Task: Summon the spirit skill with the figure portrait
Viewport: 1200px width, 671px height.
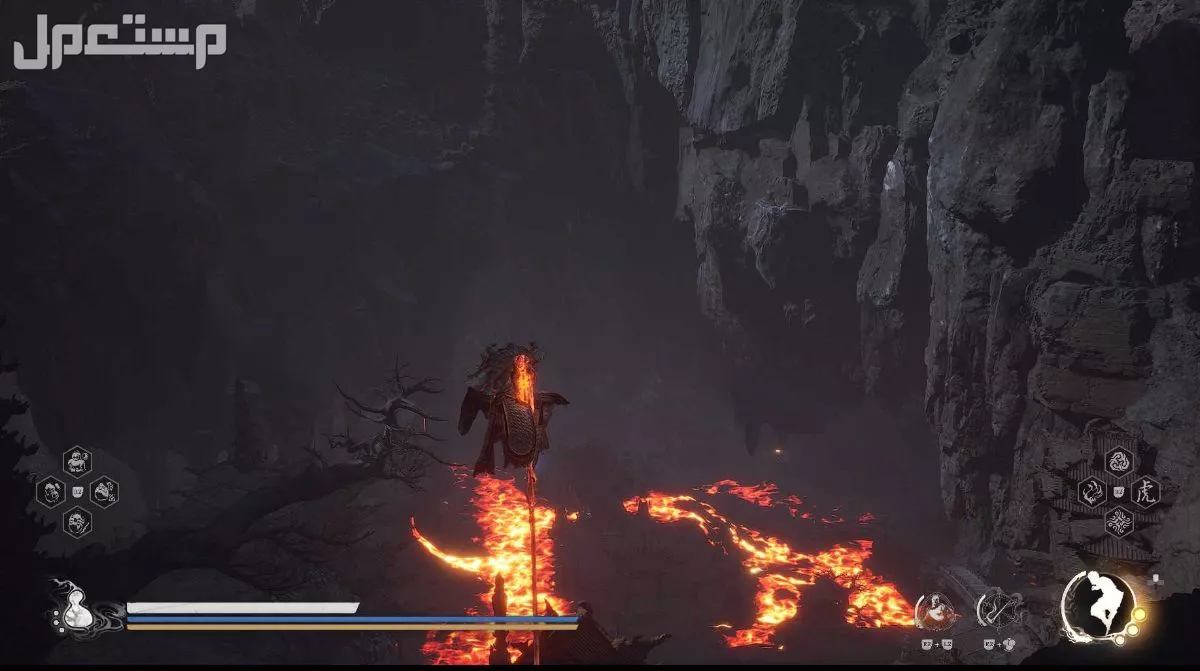Action: tap(932, 608)
